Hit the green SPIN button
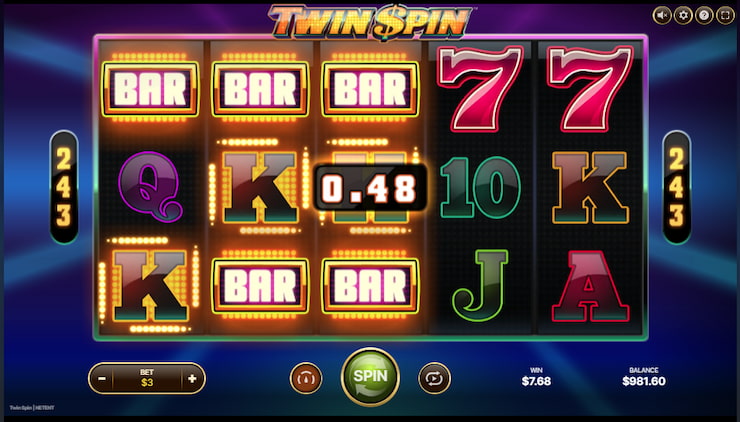Image resolution: width=740 pixels, height=422 pixels. tap(370, 377)
